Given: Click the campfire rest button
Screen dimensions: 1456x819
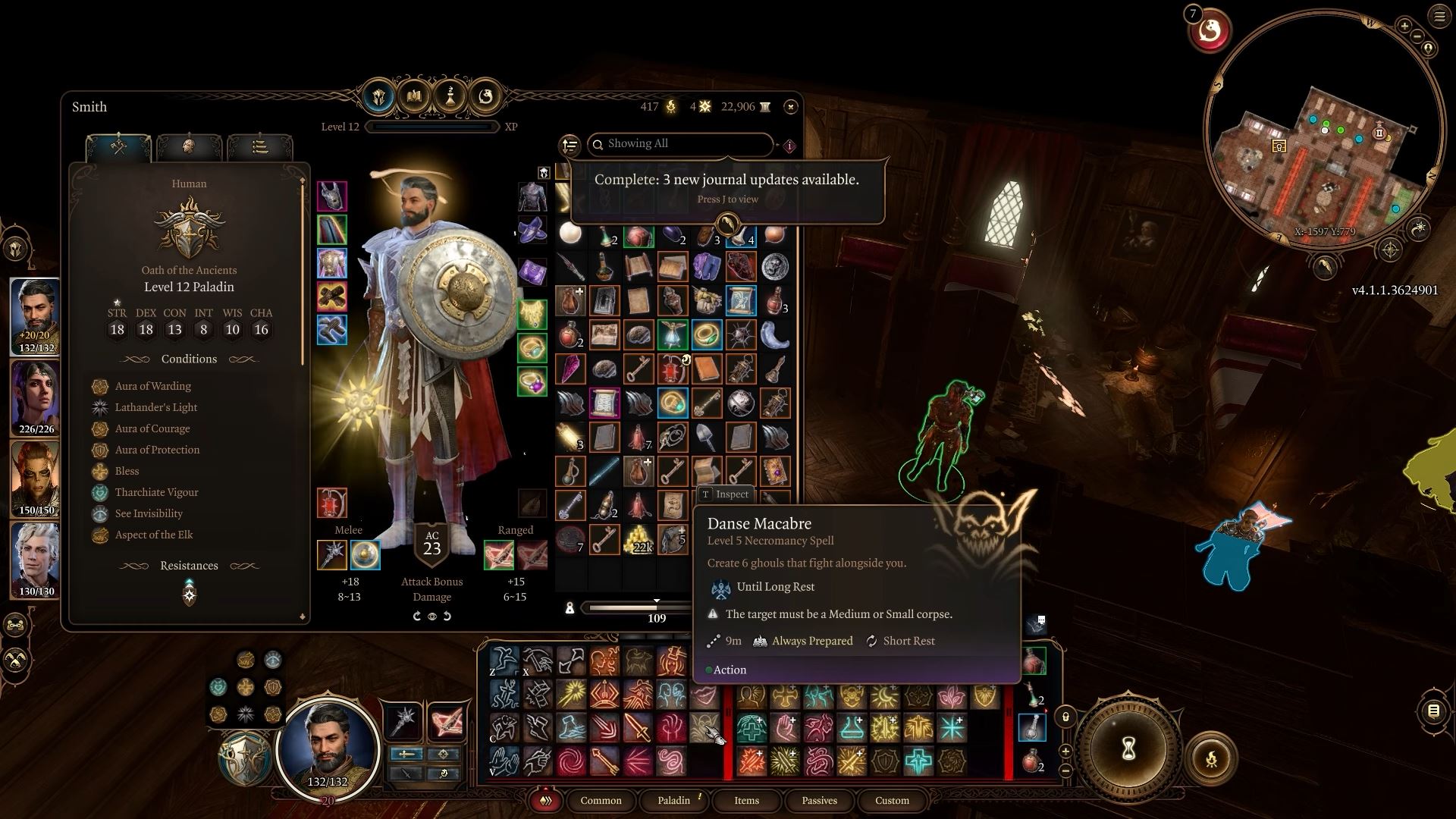Looking at the screenshot, I should click(1211, 758).
